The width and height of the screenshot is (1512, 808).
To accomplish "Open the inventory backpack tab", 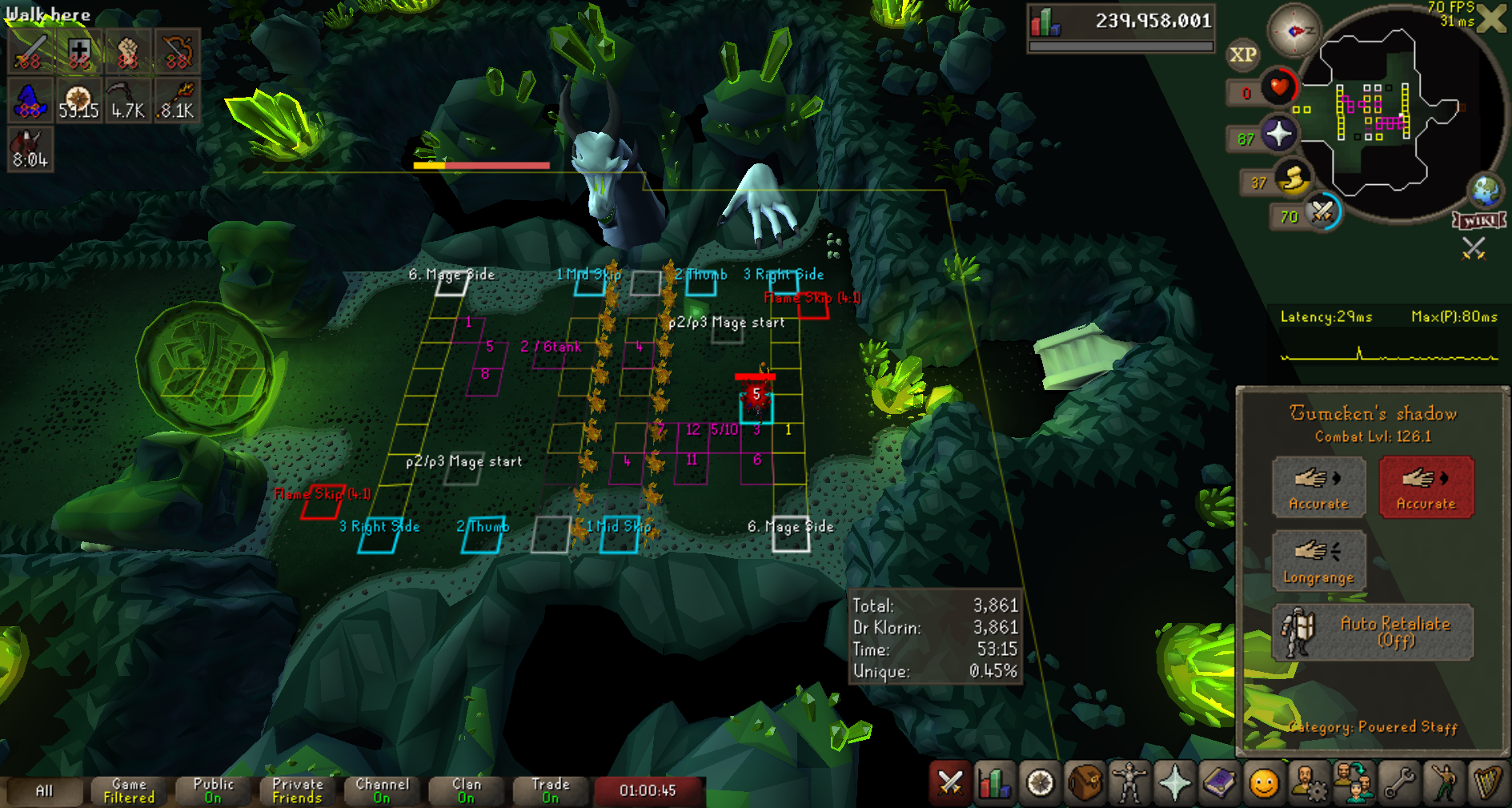I will 1085,782.
